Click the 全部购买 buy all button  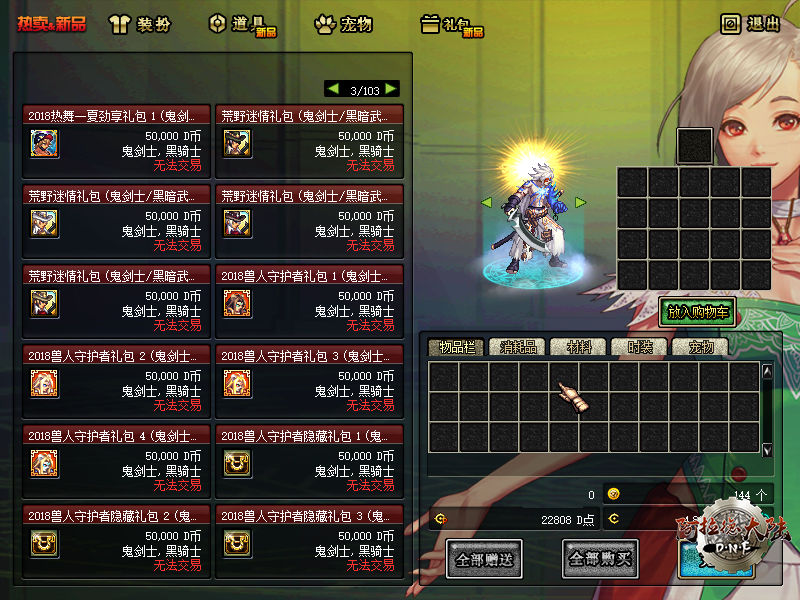(600, 558)
